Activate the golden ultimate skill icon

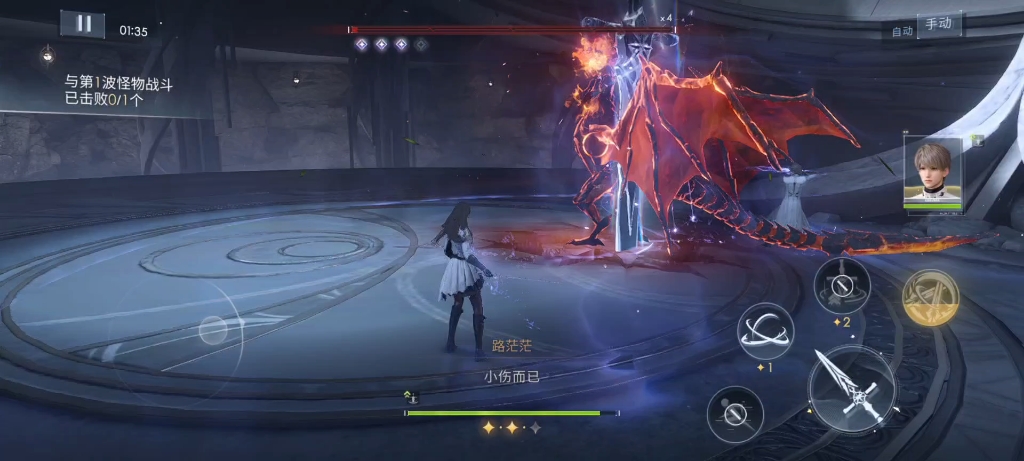coord(930,298)
